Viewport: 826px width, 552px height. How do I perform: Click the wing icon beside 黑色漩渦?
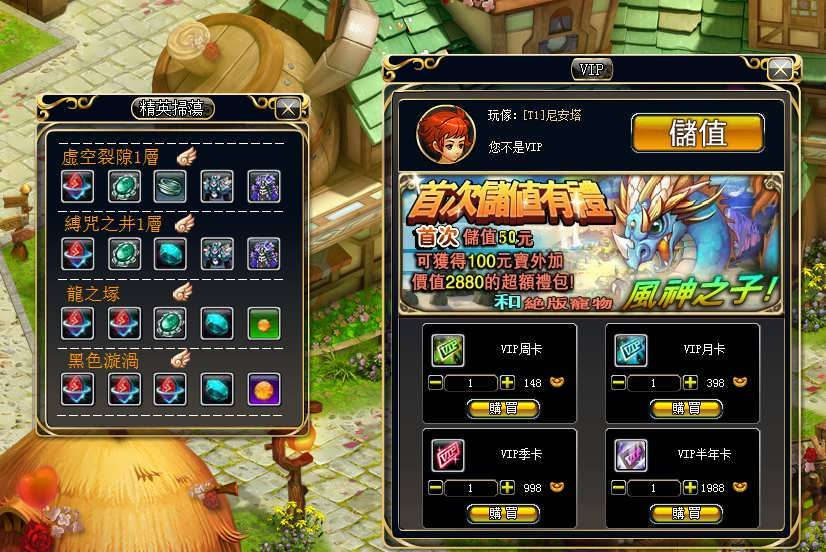(x=180, y=358)
